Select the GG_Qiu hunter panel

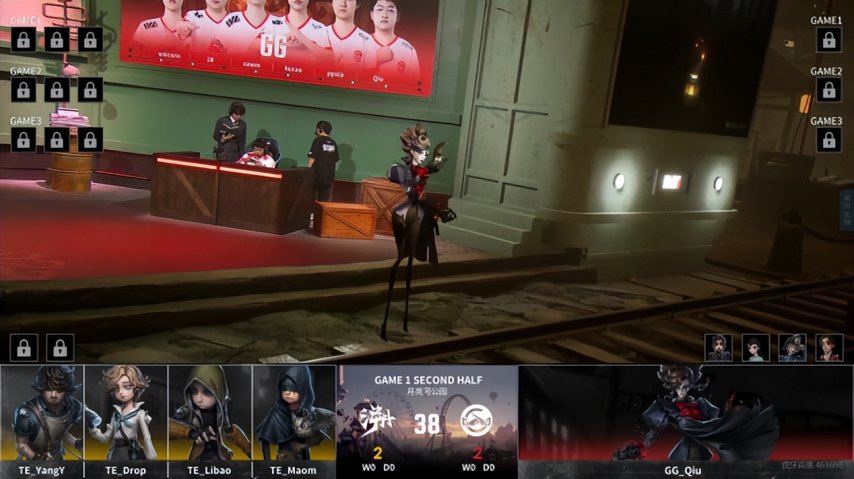pyautogui.click(x=685, y=420)
